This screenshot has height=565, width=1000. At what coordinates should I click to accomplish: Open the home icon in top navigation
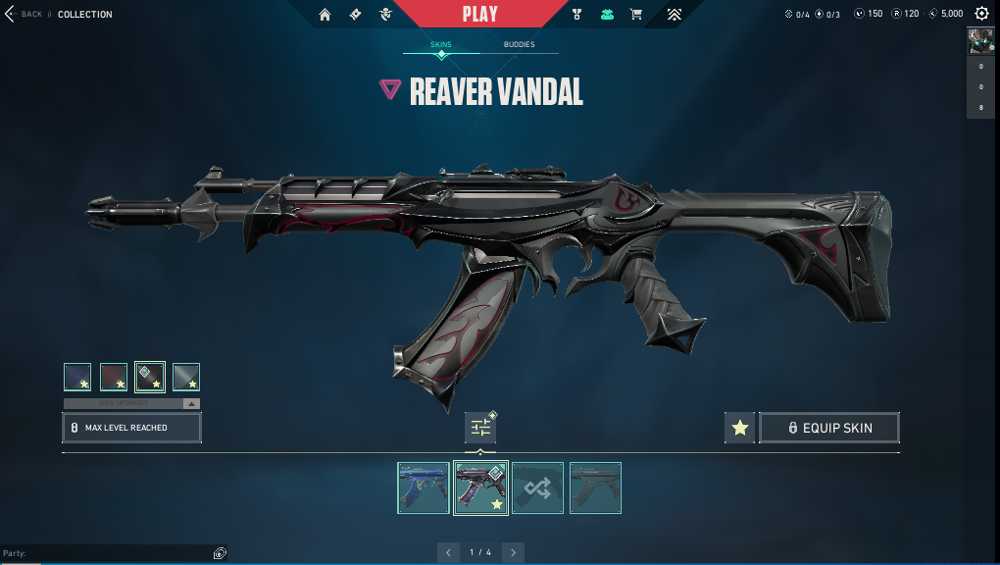coord(325,14)
